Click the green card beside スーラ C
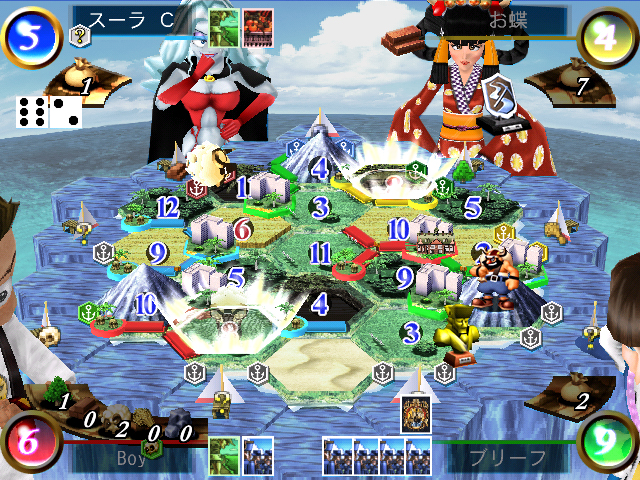640x480 pixels. pyautogui.click(x=224, y=27)
